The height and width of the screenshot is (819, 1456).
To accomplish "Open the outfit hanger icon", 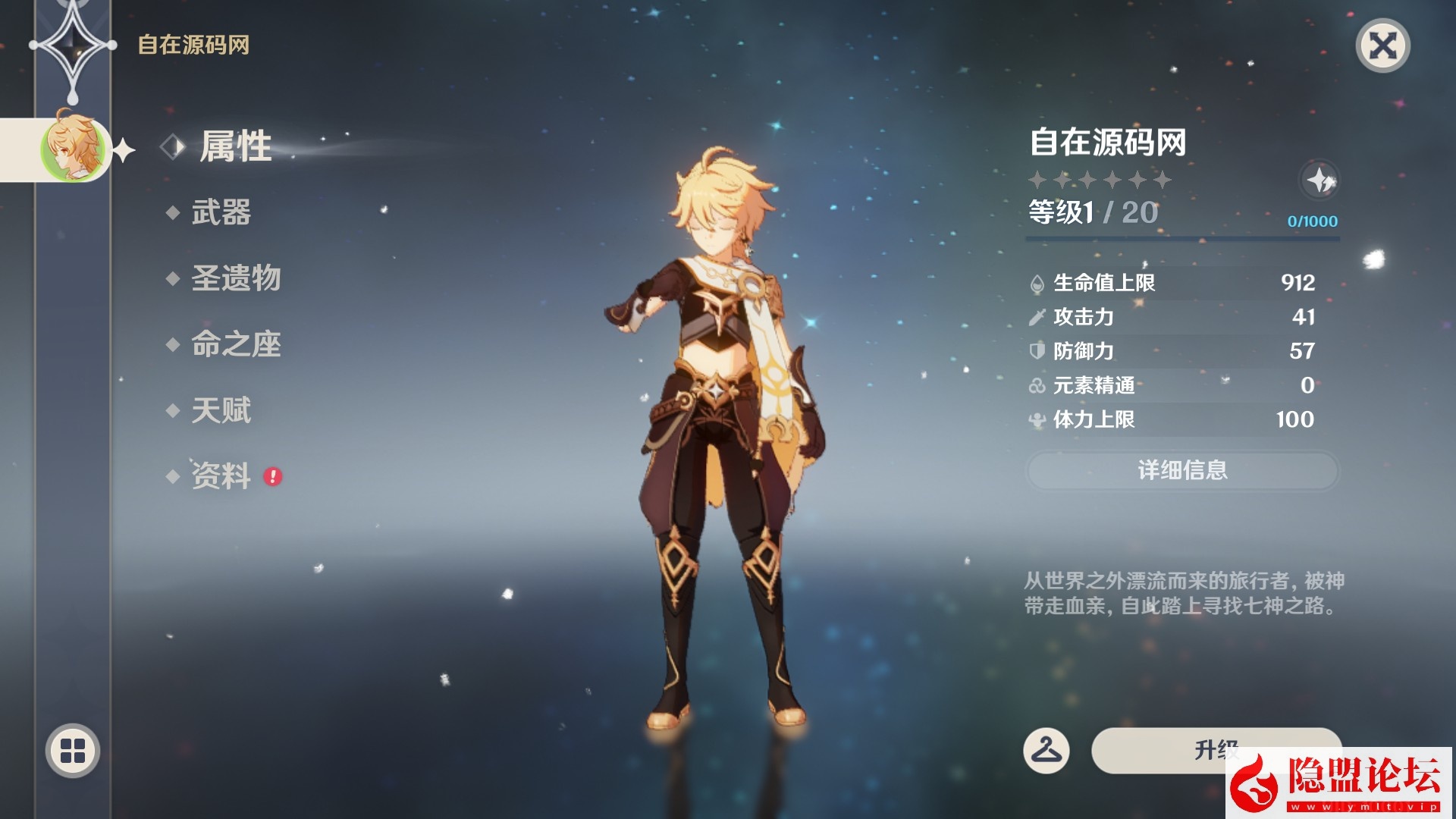I will tap(1046, 751).
